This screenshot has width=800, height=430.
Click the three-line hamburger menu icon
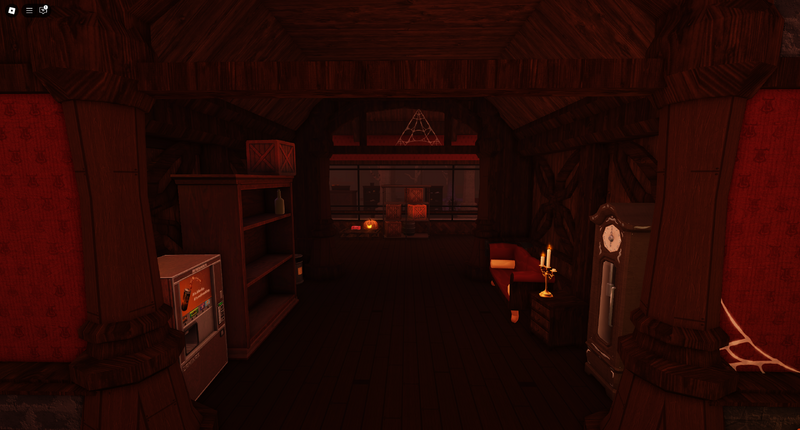(x=29, y=10)
